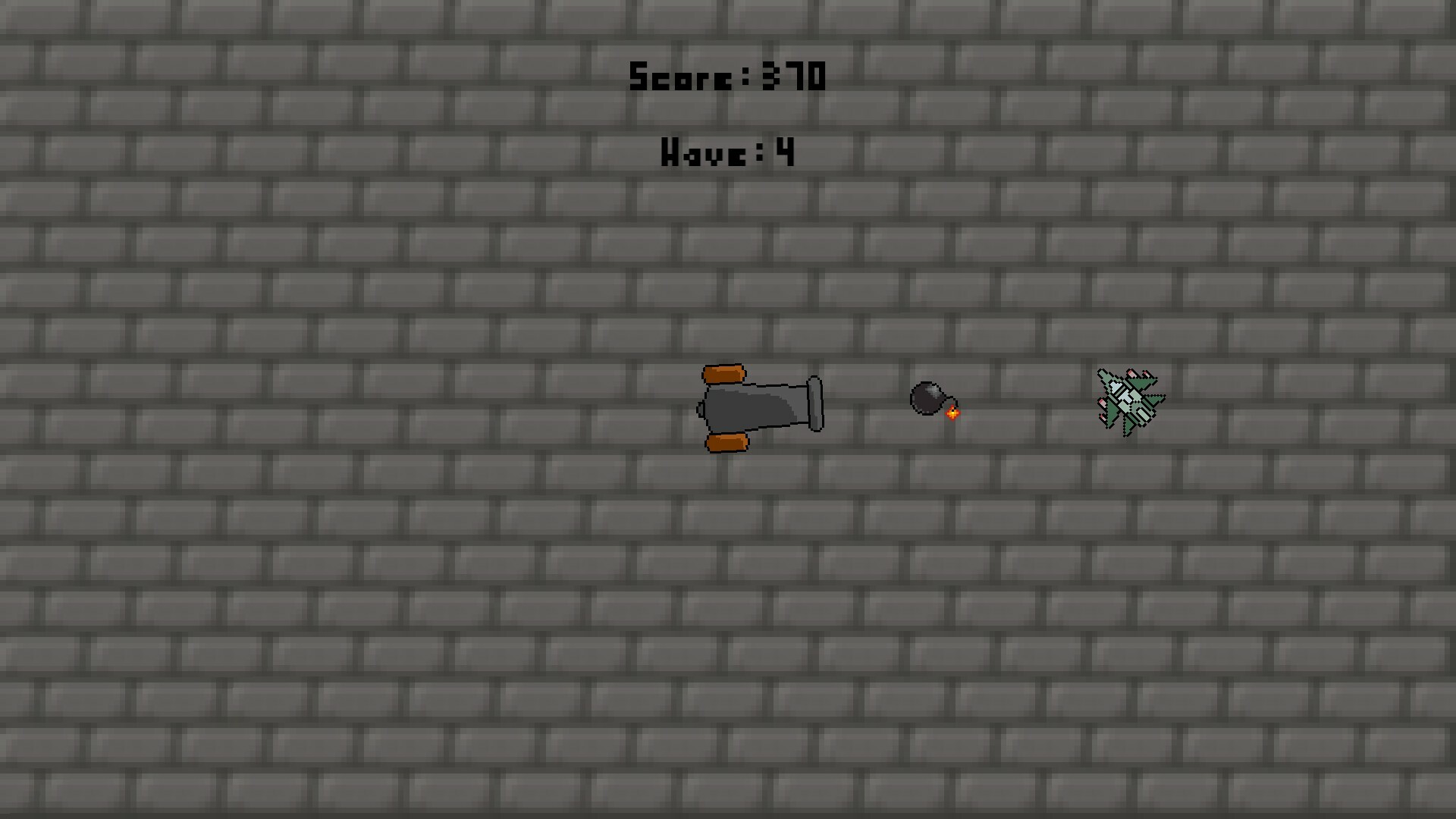Click the cannon's rear knob
This screenshot has height=819, width=1456.
point(701,409)
